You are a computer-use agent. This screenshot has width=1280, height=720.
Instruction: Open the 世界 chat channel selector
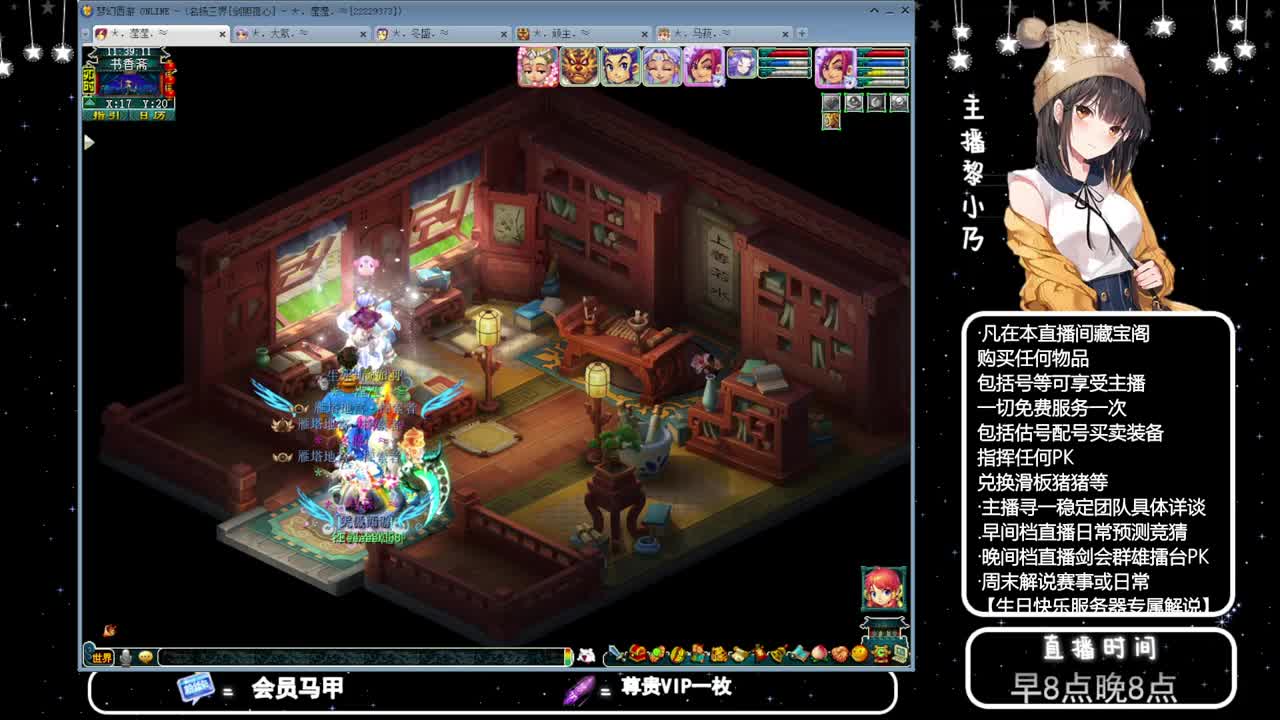pyautogui.click(x=101, y=657)
